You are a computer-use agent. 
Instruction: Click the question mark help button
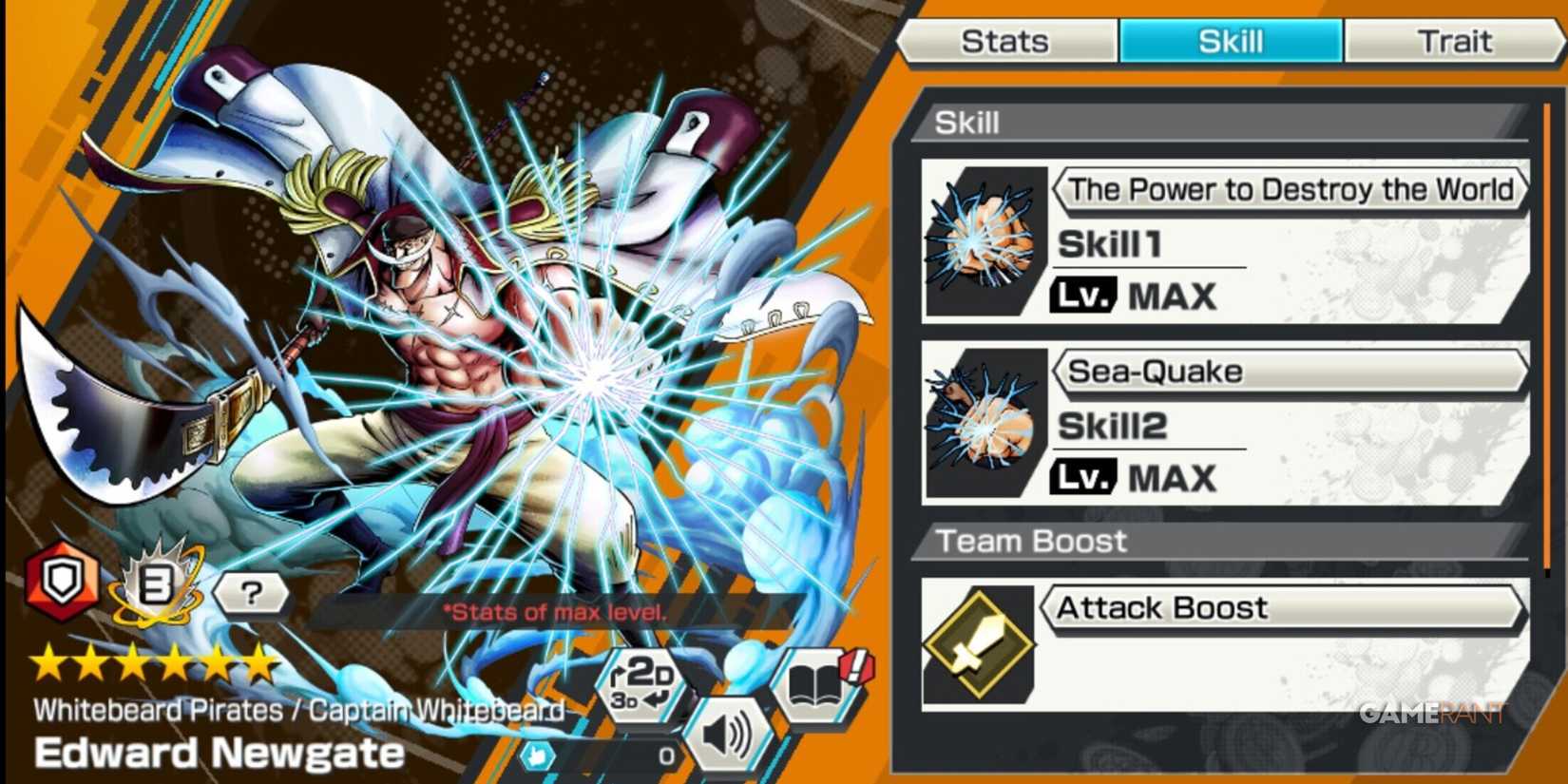(251, 593)
